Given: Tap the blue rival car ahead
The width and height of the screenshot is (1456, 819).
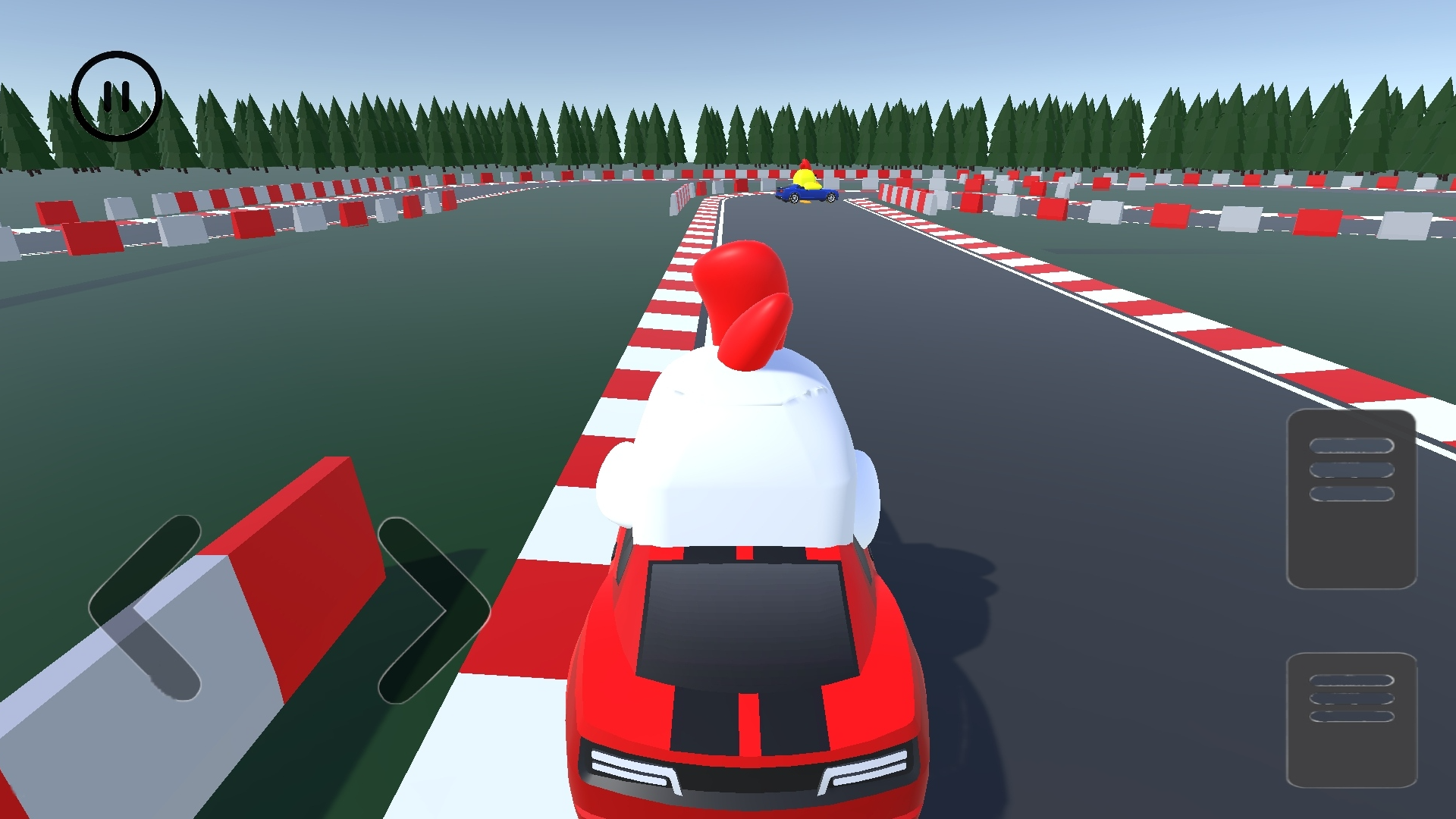Looking at the screenshot, I should 806,196.
